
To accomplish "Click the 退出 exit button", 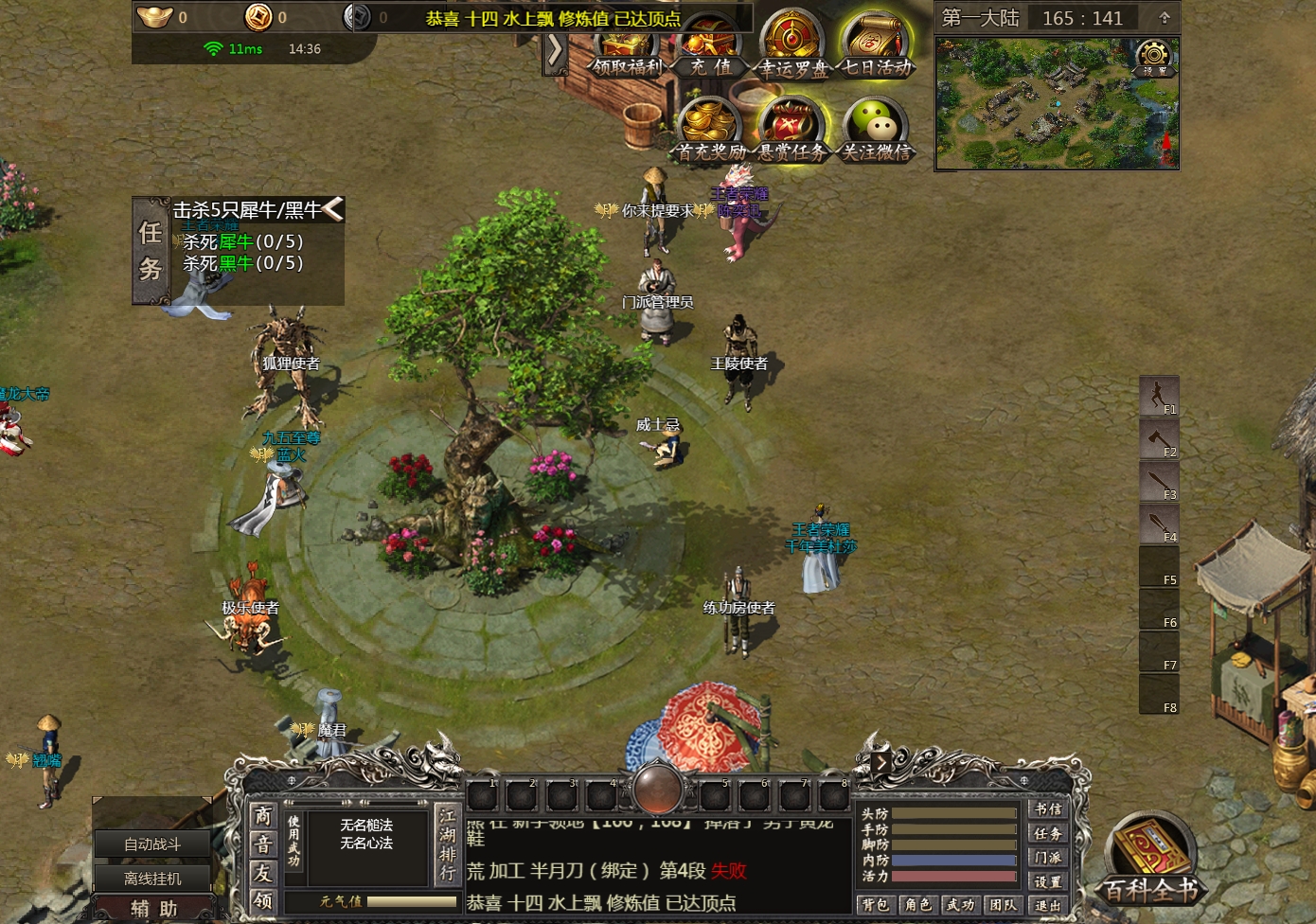I will click(x=1047, y=905).
